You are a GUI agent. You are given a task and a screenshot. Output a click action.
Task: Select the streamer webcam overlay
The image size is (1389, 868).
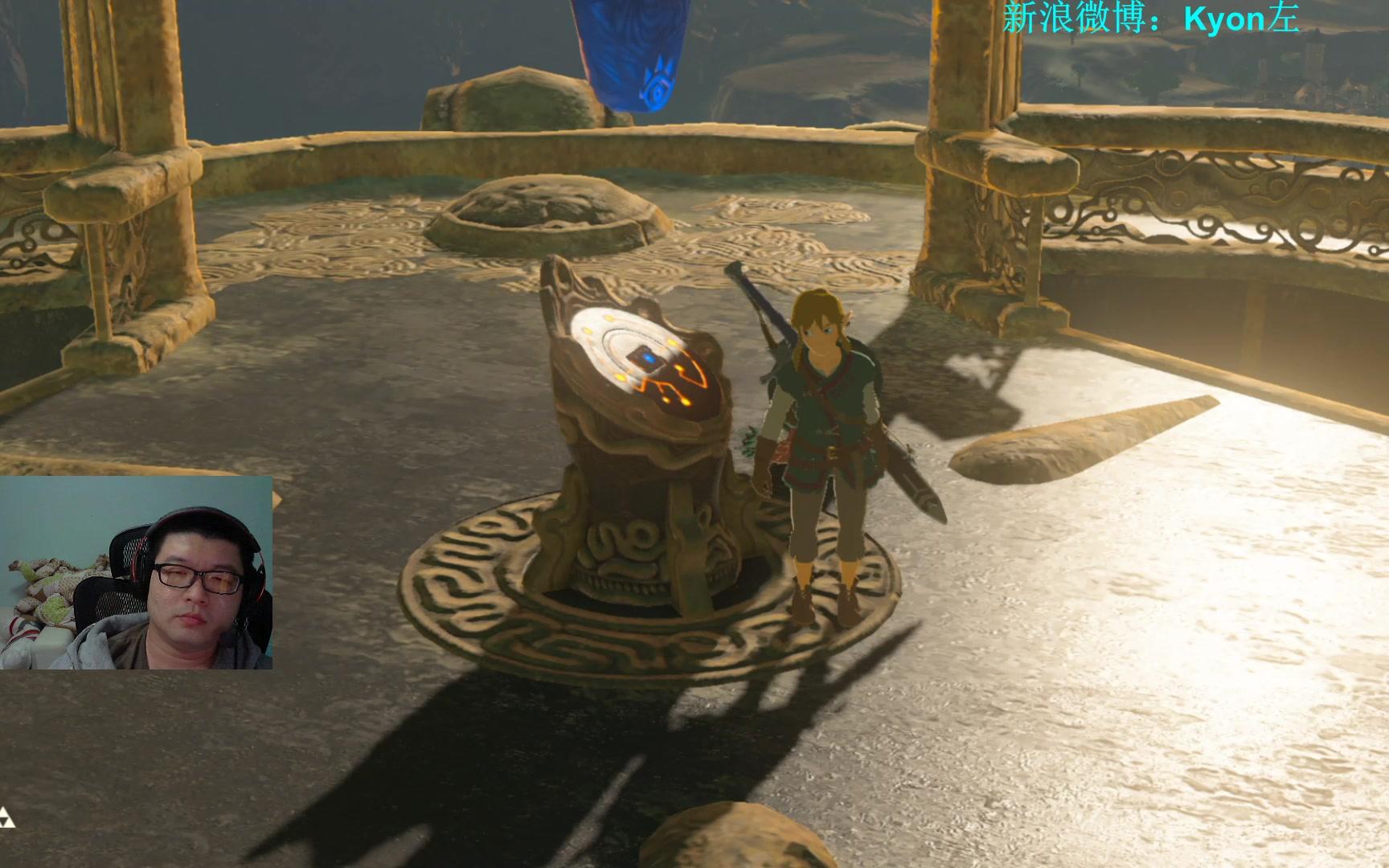(137, 572)
